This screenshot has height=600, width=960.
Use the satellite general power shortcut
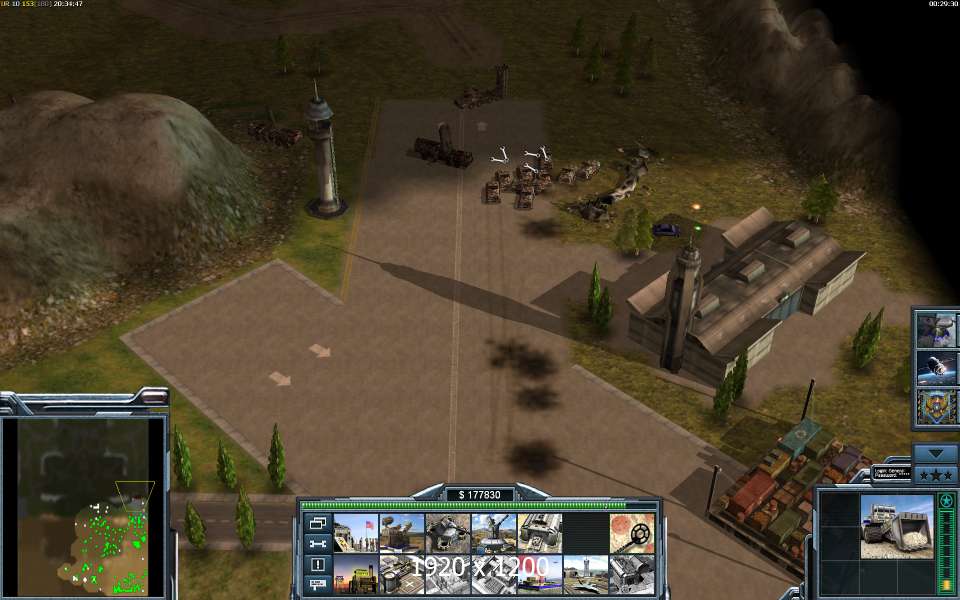pyautogui.click(x=937, y=367)
